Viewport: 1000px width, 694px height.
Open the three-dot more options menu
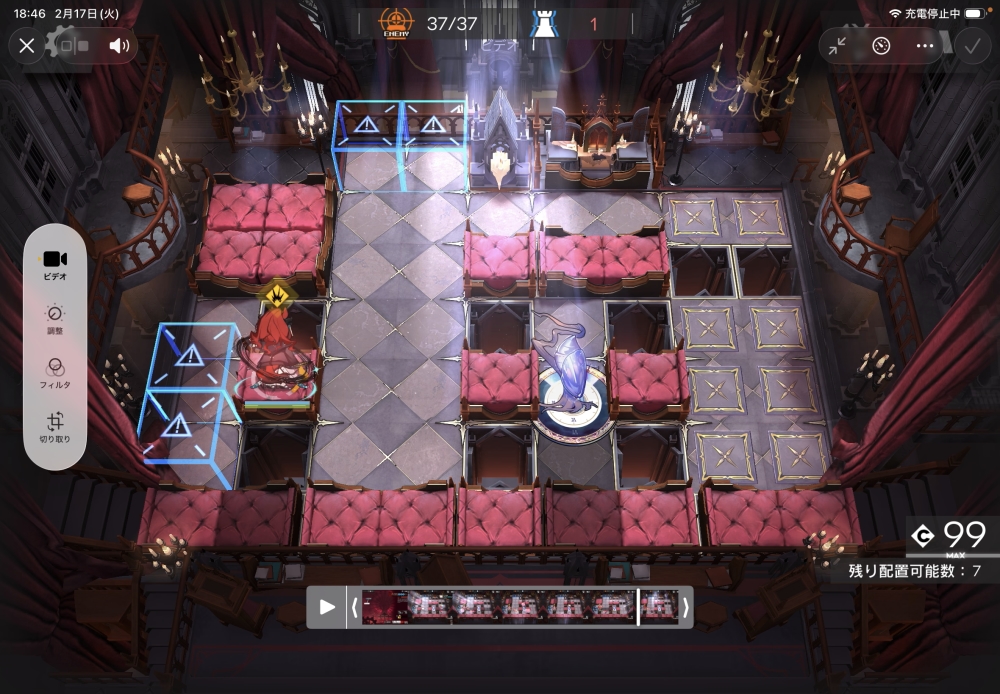point(925,45)
